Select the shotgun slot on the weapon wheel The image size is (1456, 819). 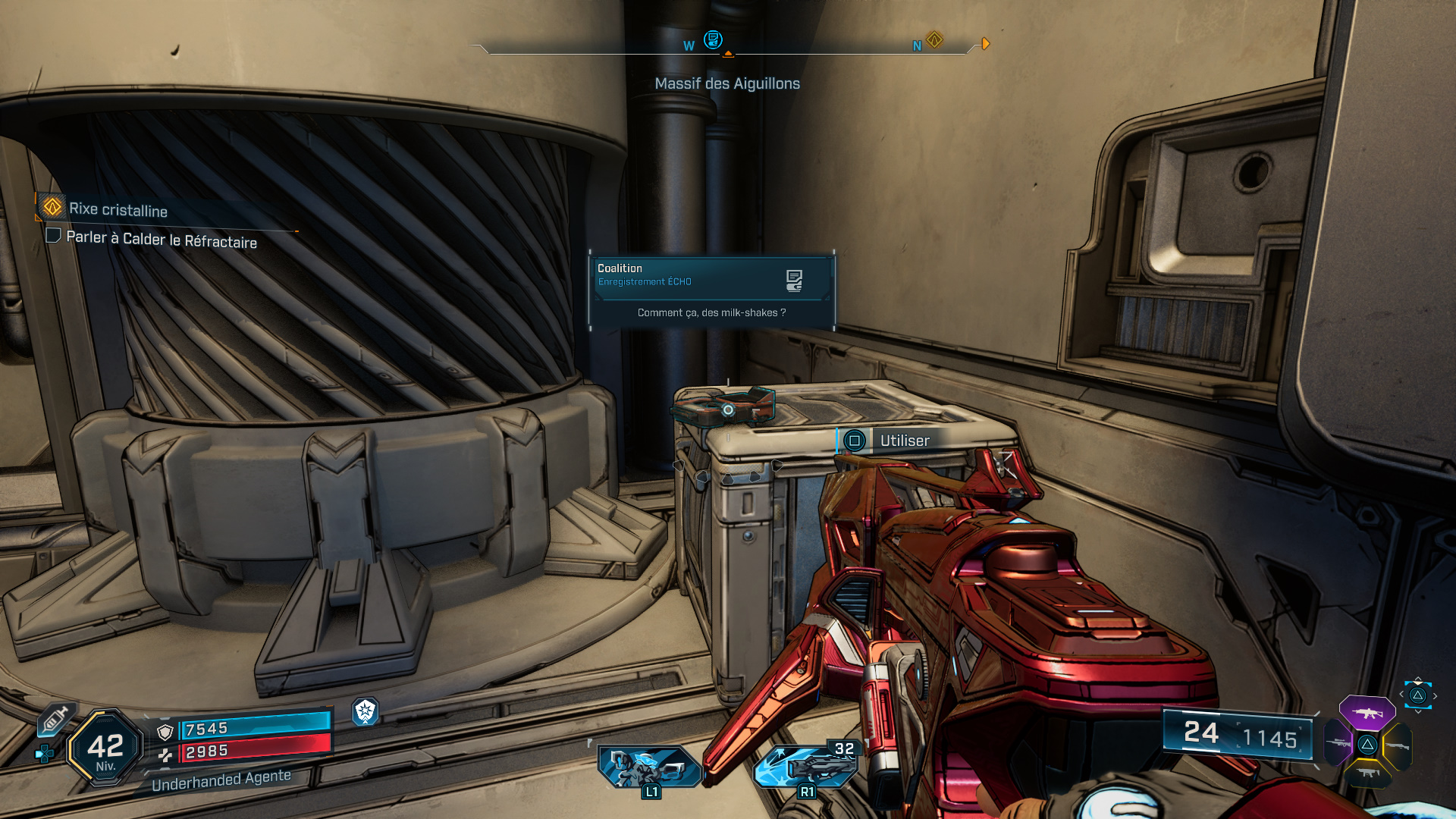coord(1398,746)
